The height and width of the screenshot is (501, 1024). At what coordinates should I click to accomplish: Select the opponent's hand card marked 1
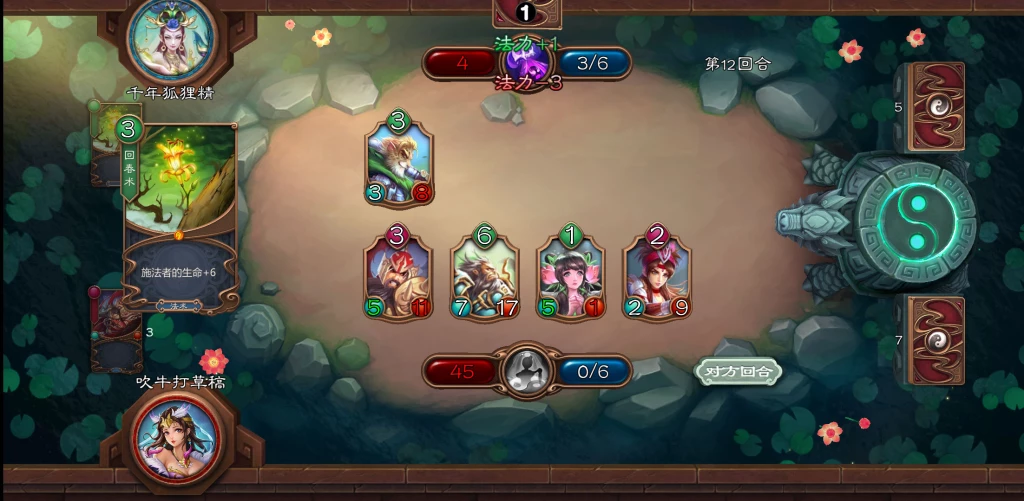tap(527, 13)
